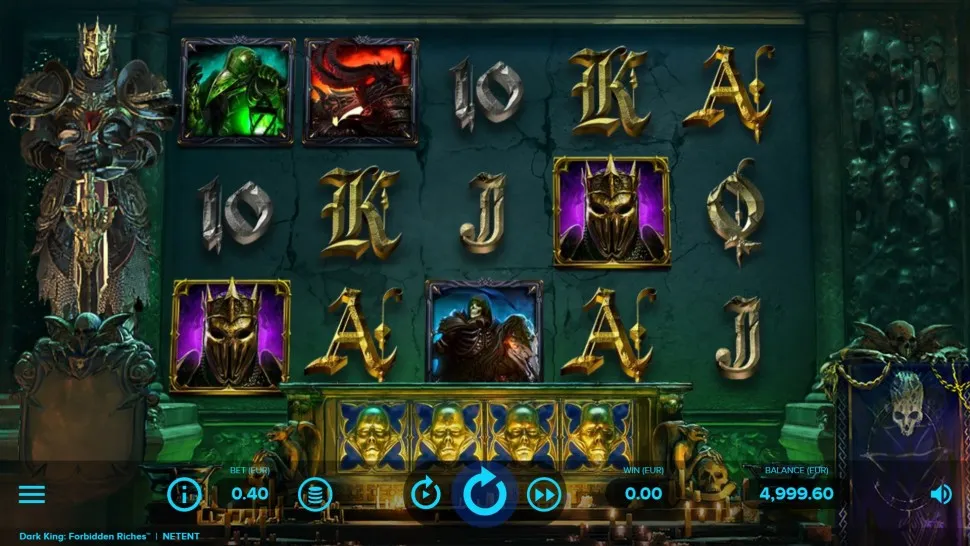This screenshot has width=970, height=546.
Task: Spin the reels with the large spin button
Action: pyautogui.click(x=485, y=493)
